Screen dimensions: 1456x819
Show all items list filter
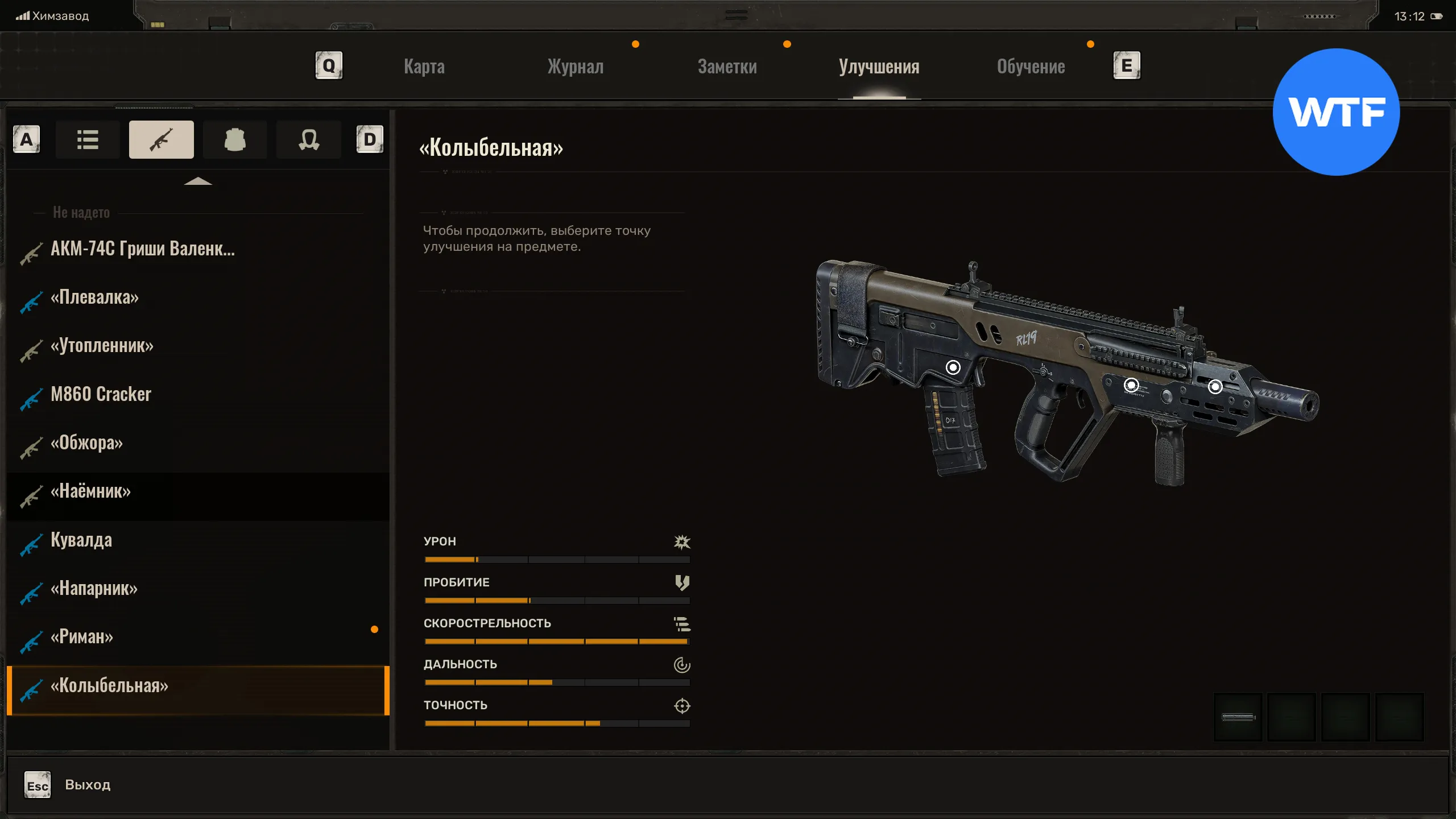coord(88,139)
